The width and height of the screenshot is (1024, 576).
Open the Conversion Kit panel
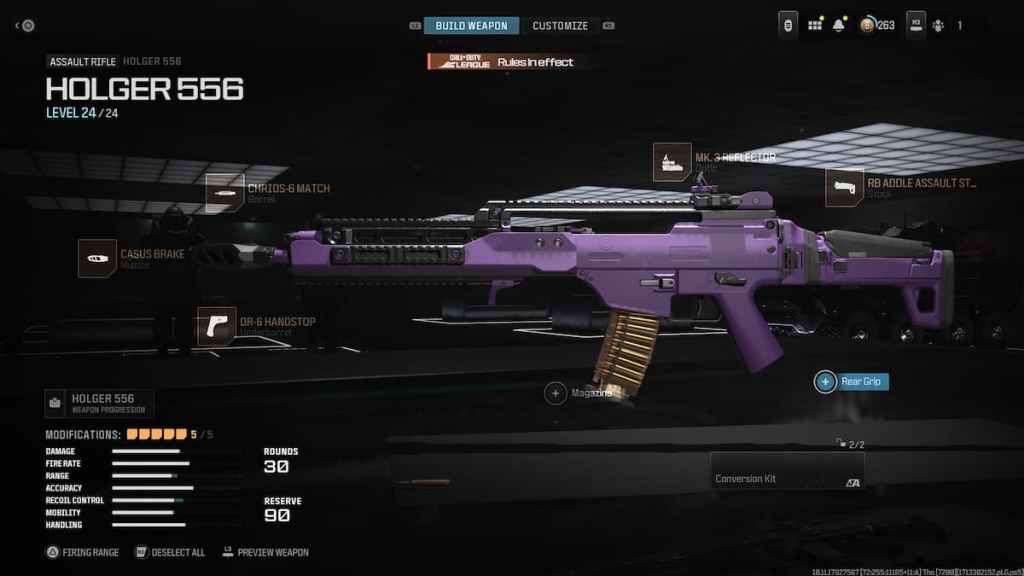786,471
